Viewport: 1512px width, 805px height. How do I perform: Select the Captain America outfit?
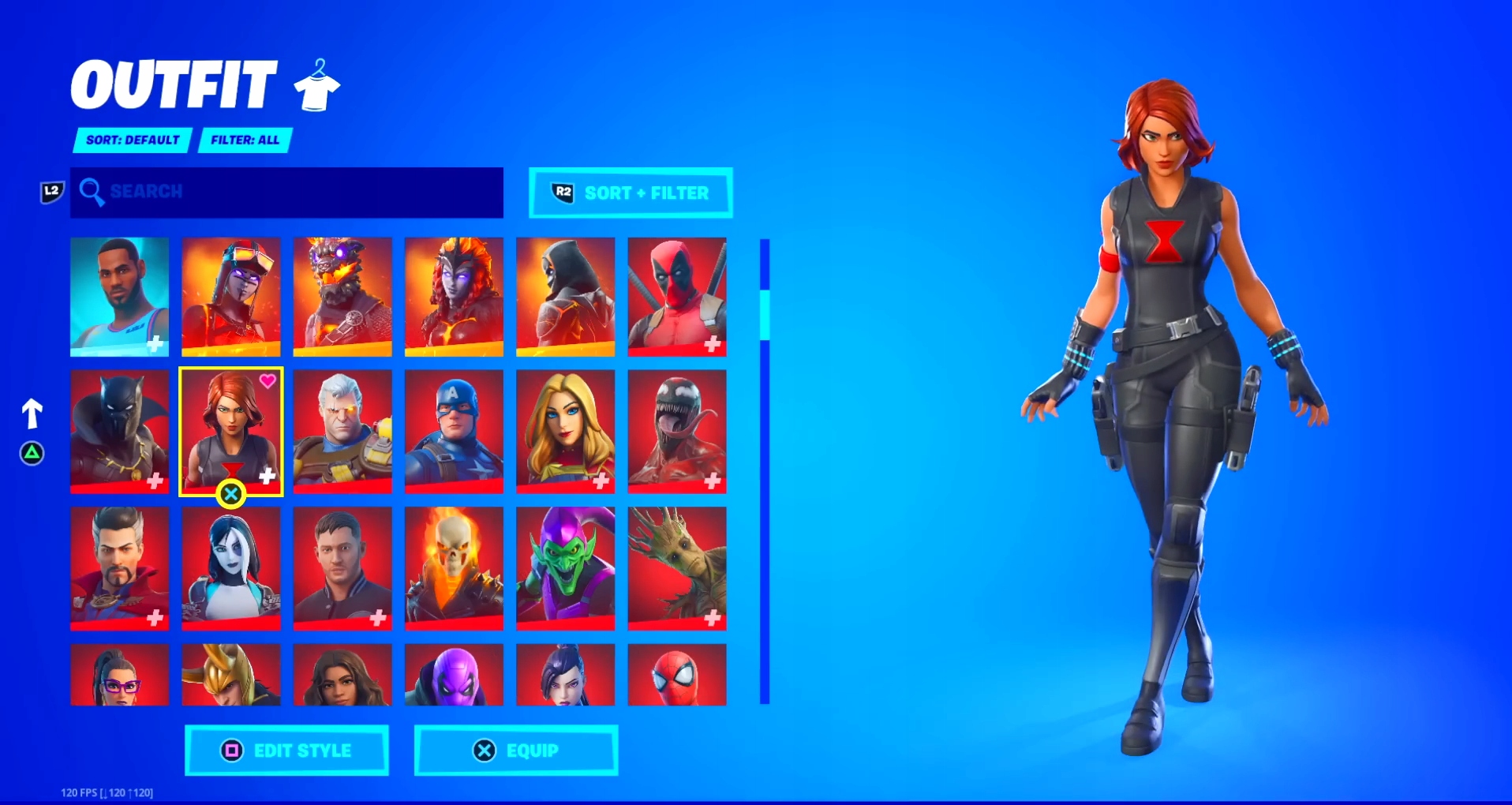[x=454, y=432]
